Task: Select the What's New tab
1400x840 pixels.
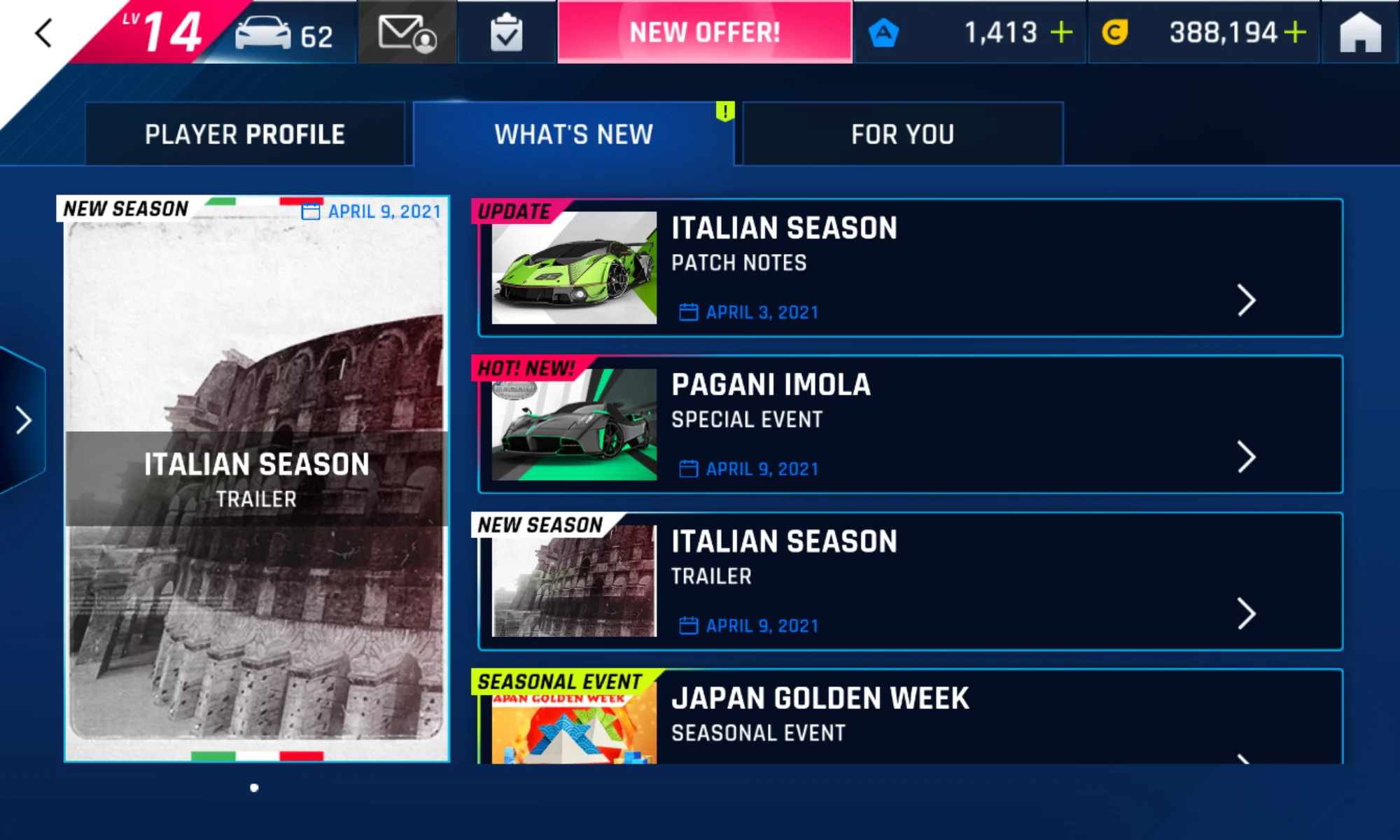Action: [573, 134]
